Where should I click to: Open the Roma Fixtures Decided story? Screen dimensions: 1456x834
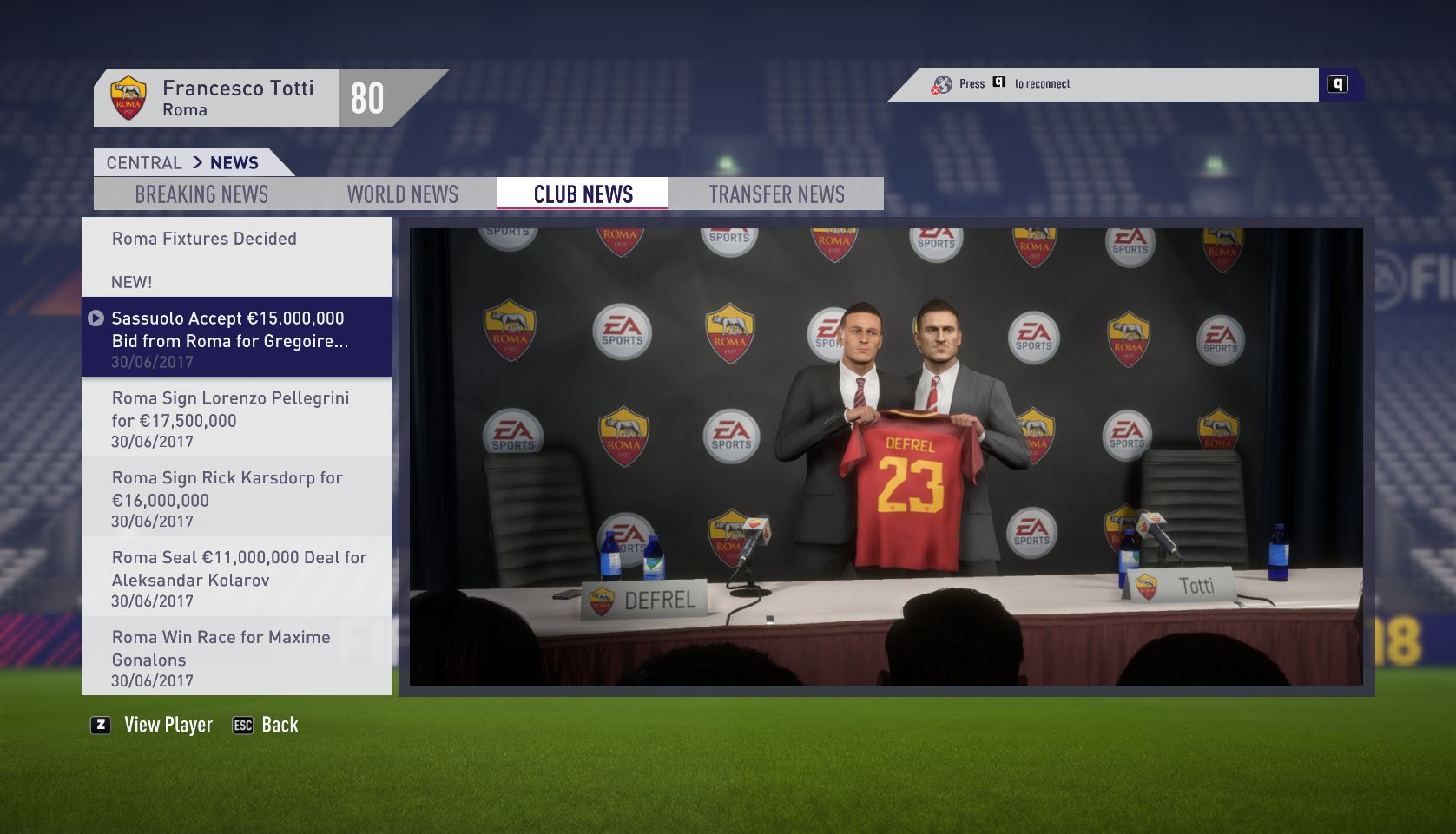pyautogui.click(x=236, y=257)
